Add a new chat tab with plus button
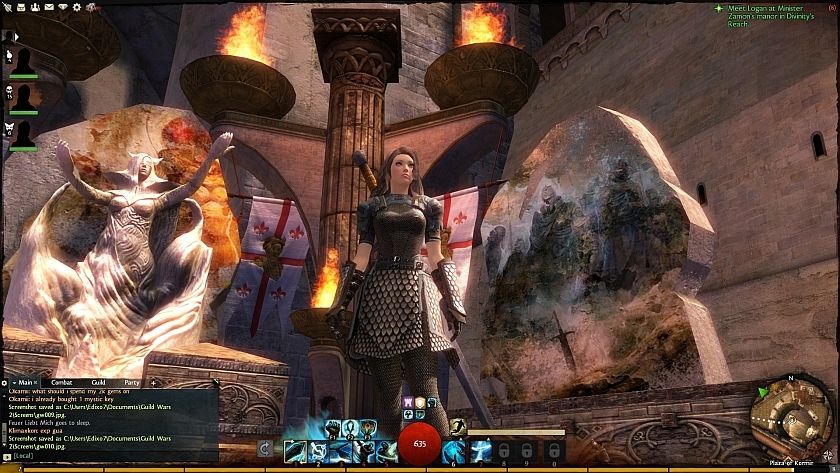This screenshot has height=473, width=840. tap(153, 382)
